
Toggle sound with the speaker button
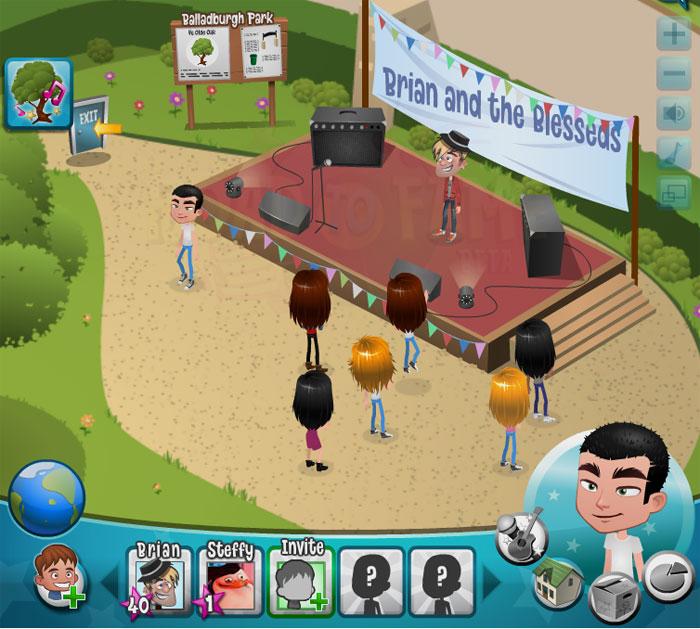coord(671,112)
